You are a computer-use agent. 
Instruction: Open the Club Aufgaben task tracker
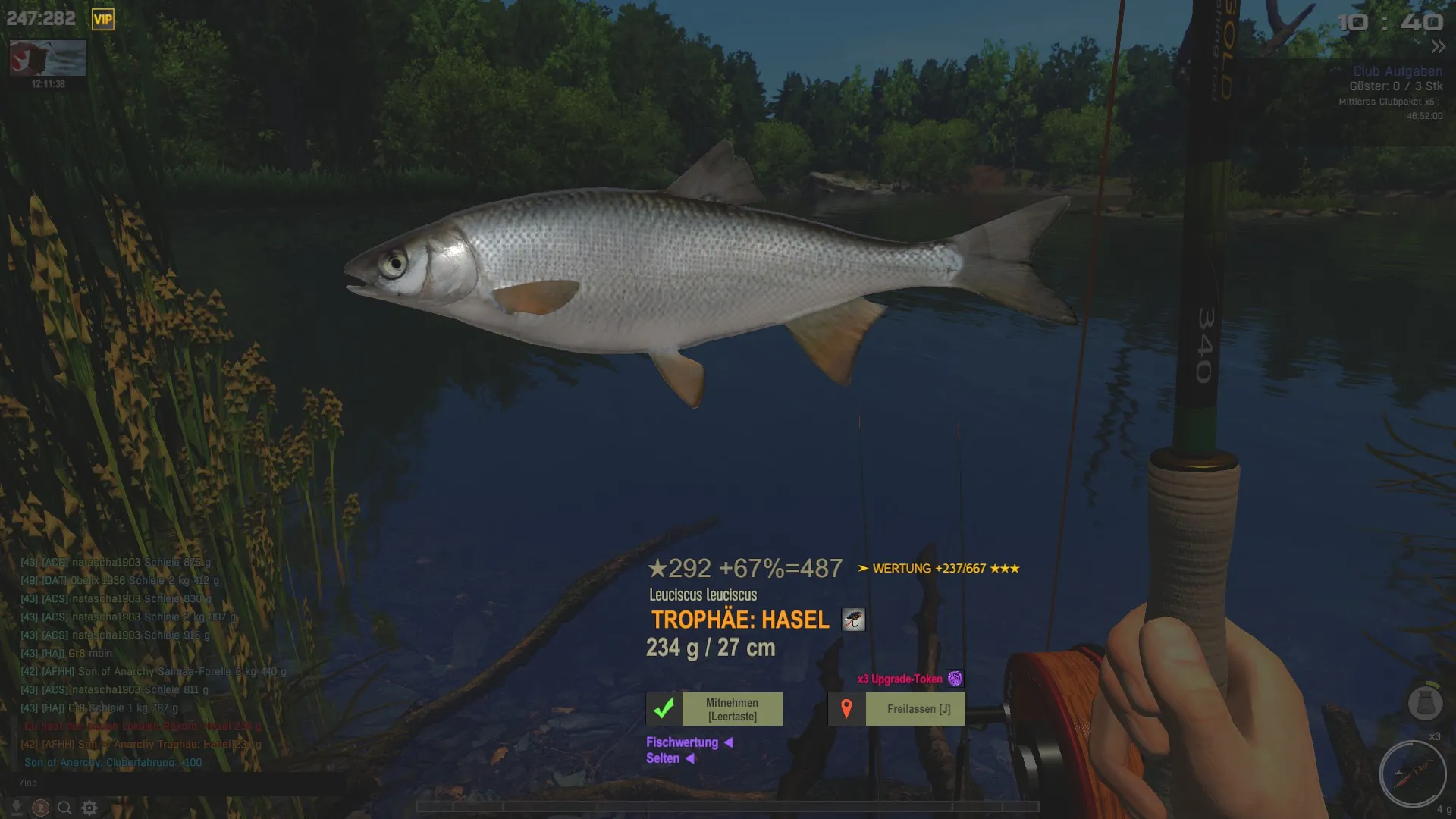(x=1397, y=71)
